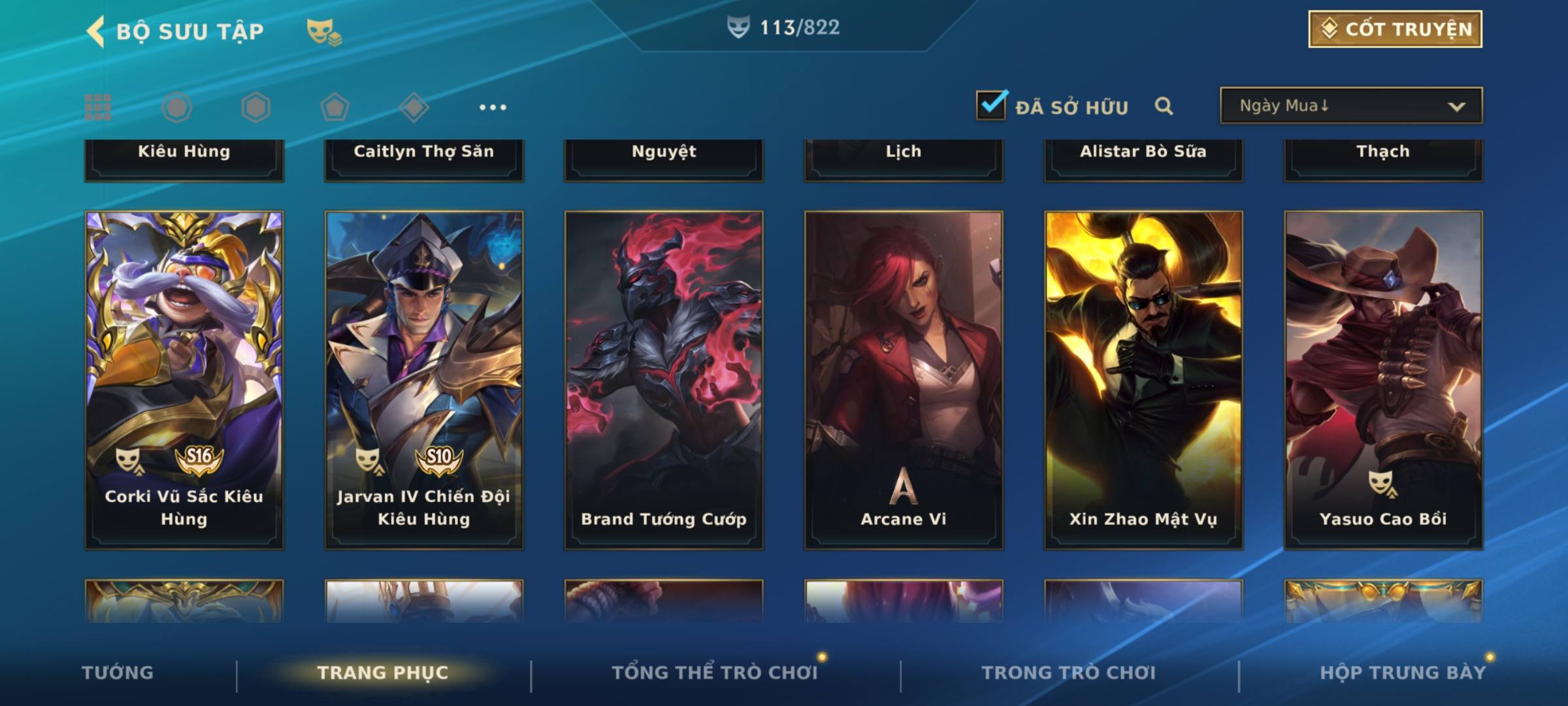Switch to the Trang Phục tab

[x=383, y=673]
